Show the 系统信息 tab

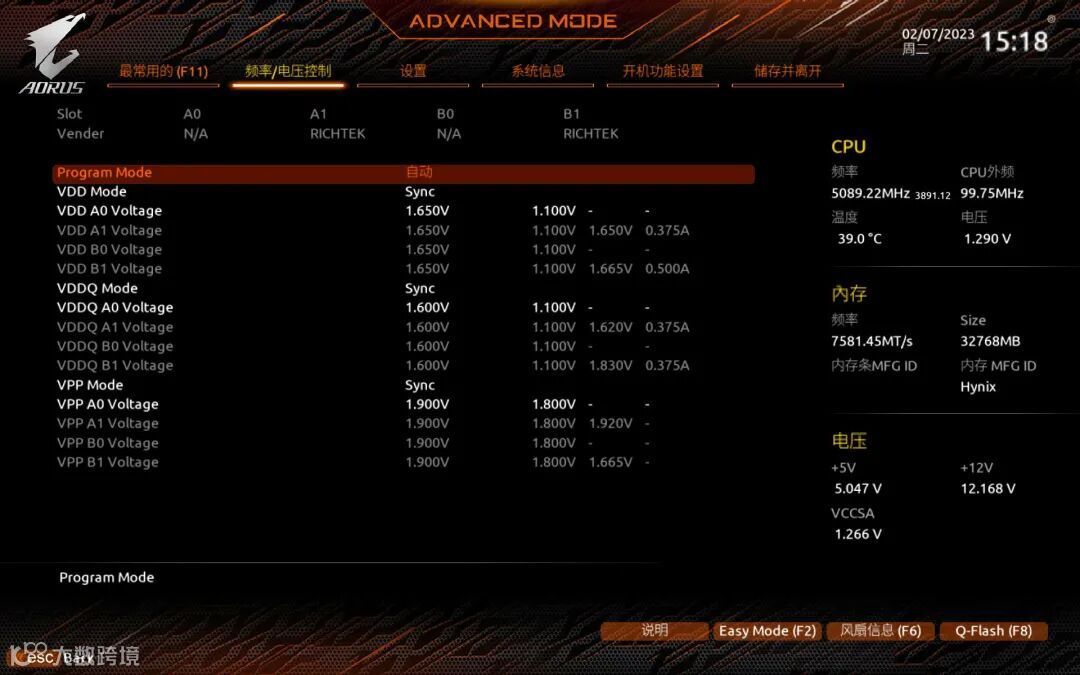(538, 71)
